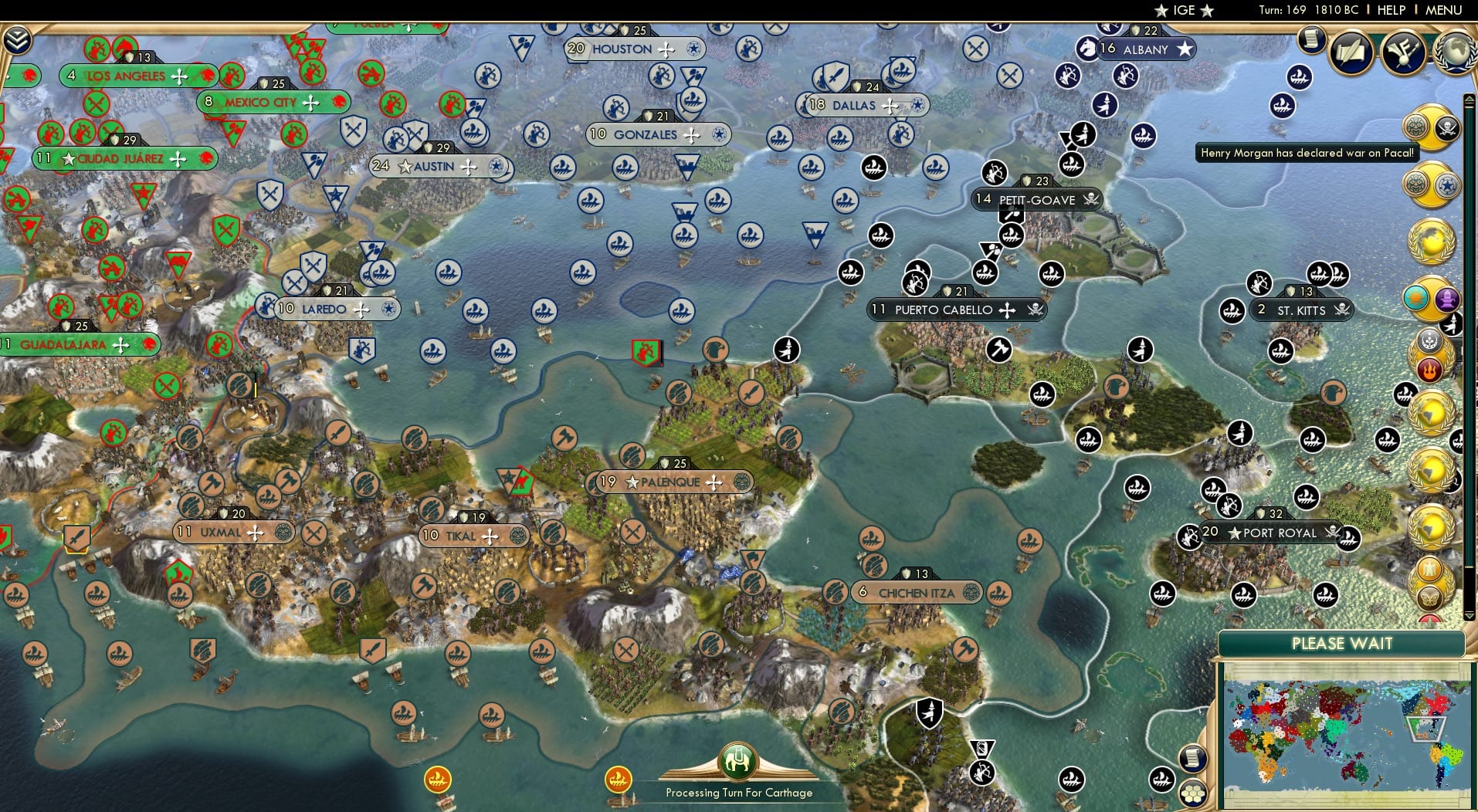Select the Palenque city banner

pyautogui.click(x=672, y=481)
